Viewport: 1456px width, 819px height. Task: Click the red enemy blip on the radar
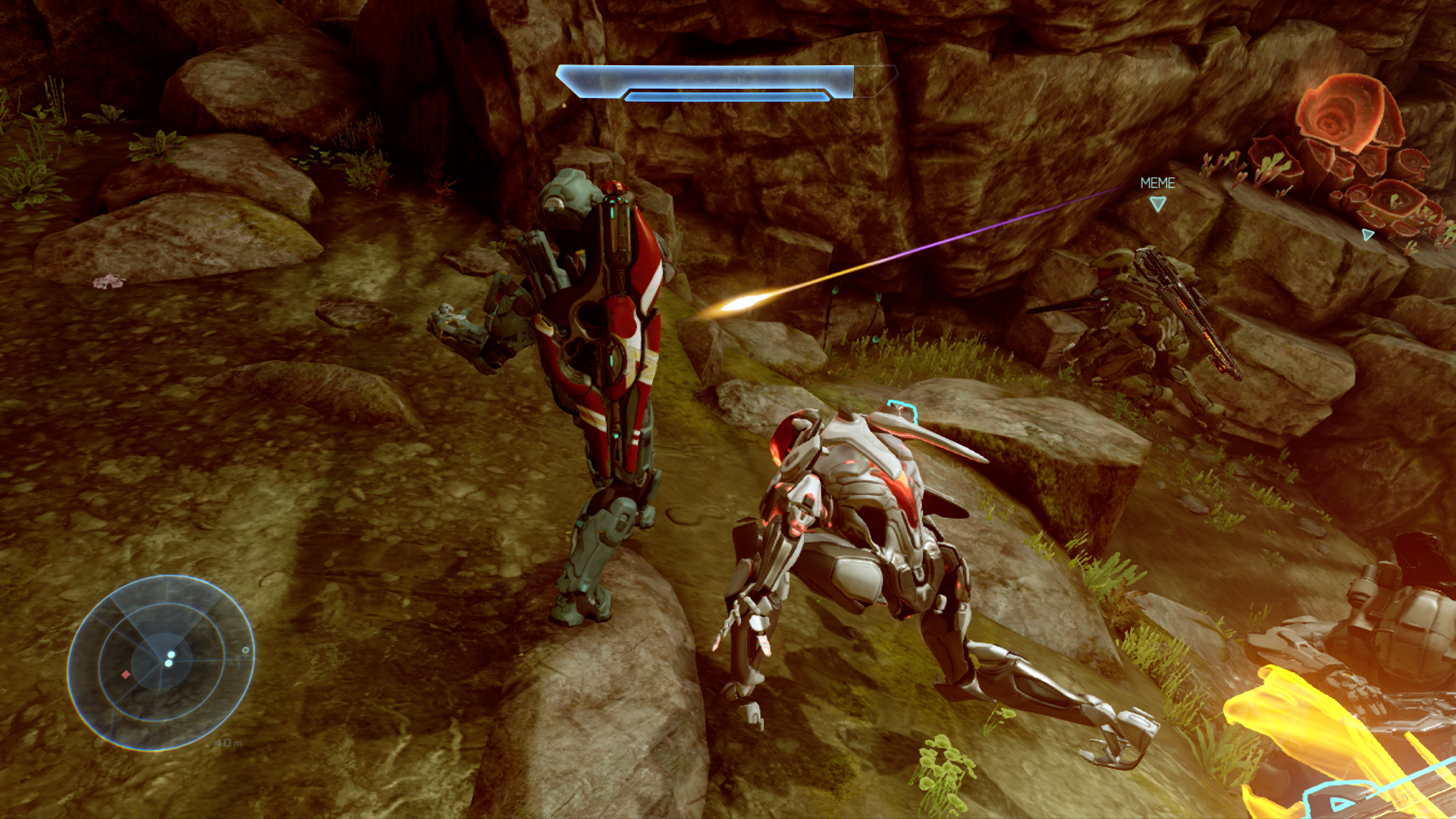(126, 674)
